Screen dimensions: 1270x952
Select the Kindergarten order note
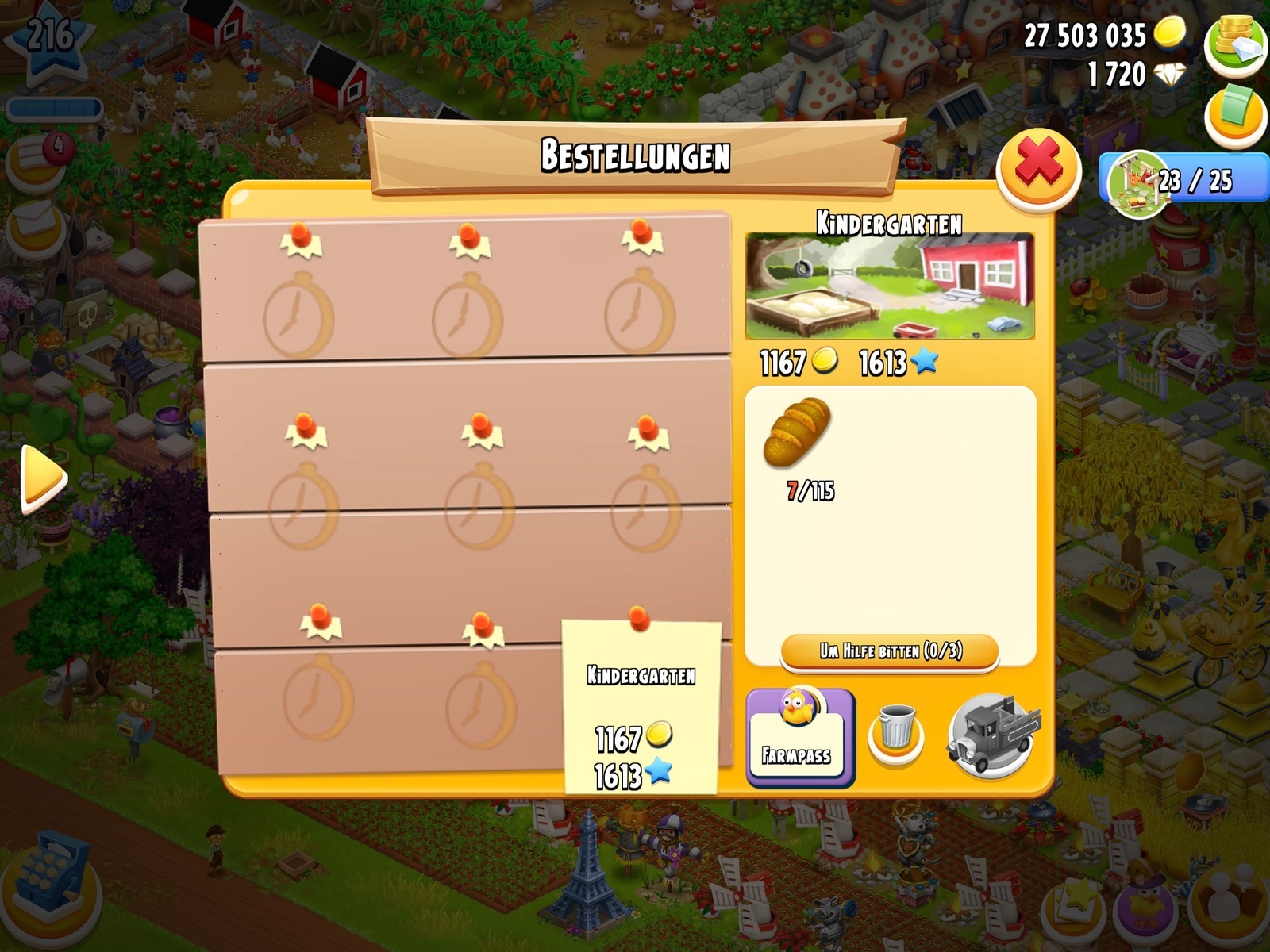[641, 706]
